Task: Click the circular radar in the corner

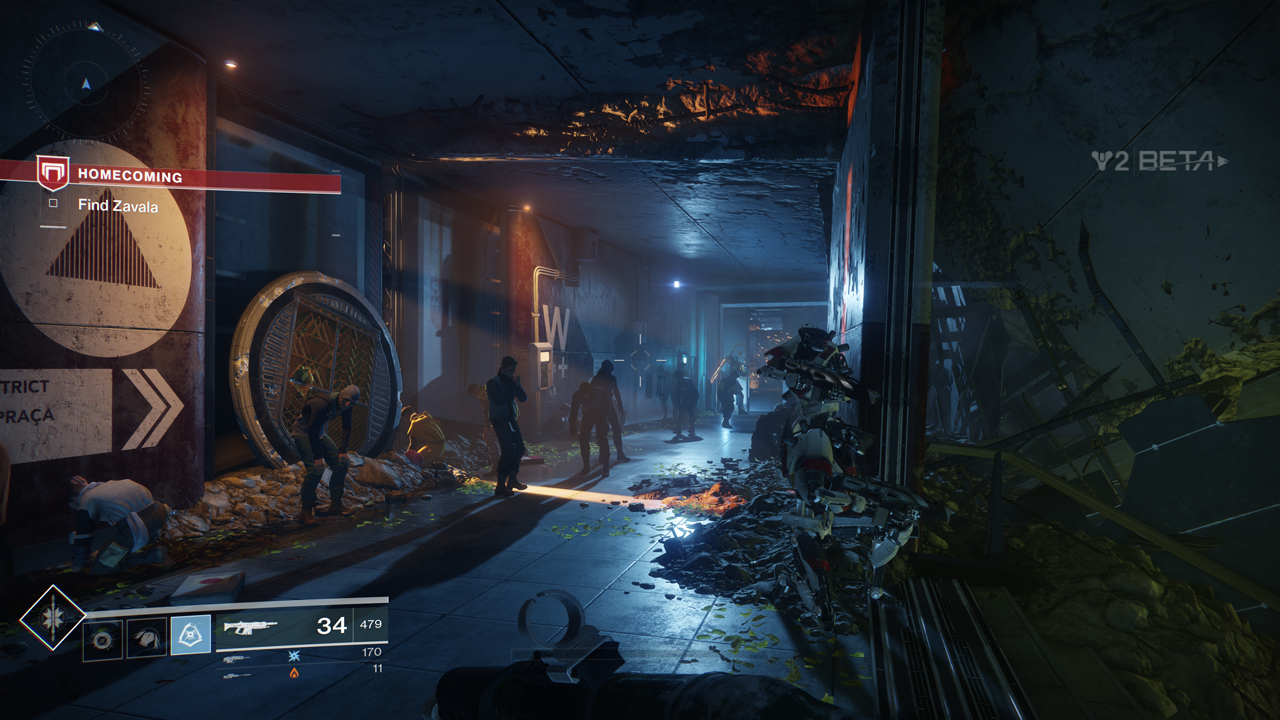Action: 86,84
